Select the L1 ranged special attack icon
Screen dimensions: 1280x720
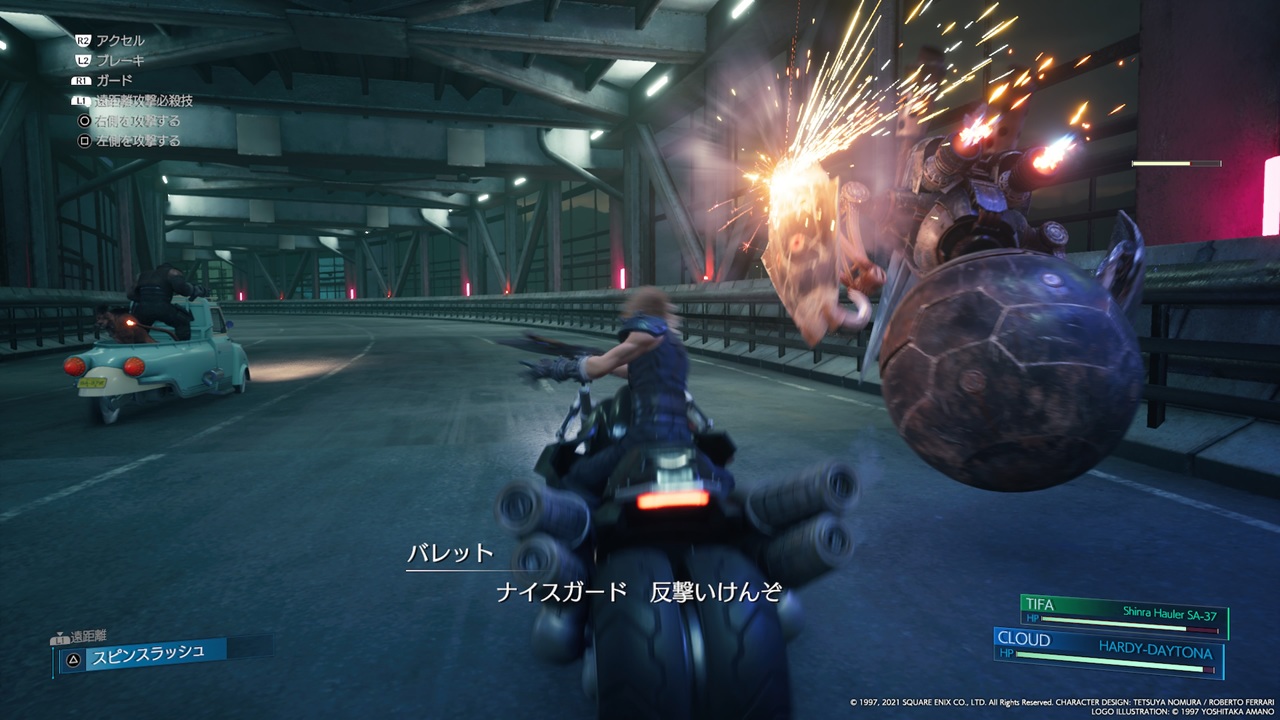click(x=81, y=100)
